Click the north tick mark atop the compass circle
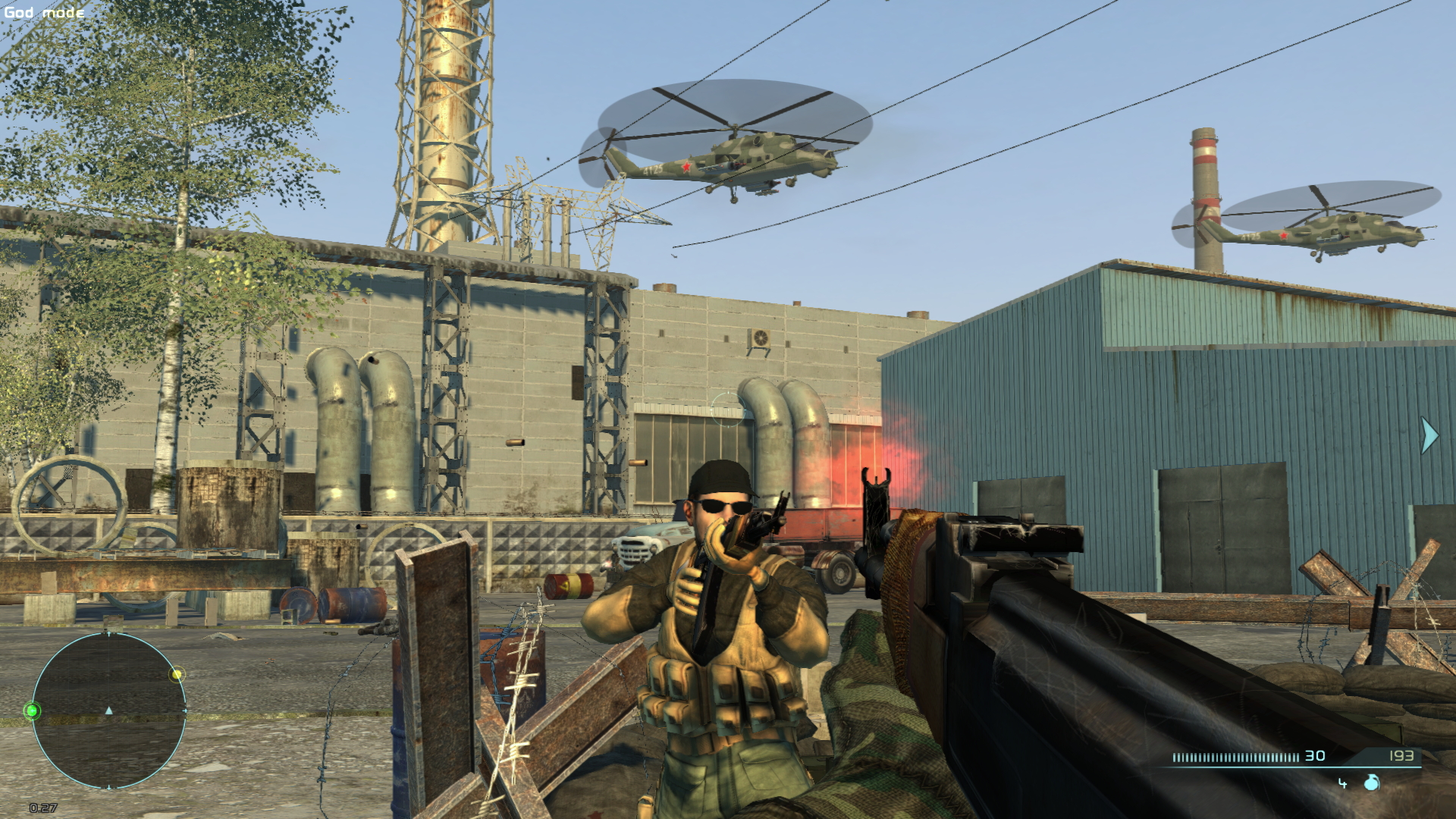 click(108, 632)
